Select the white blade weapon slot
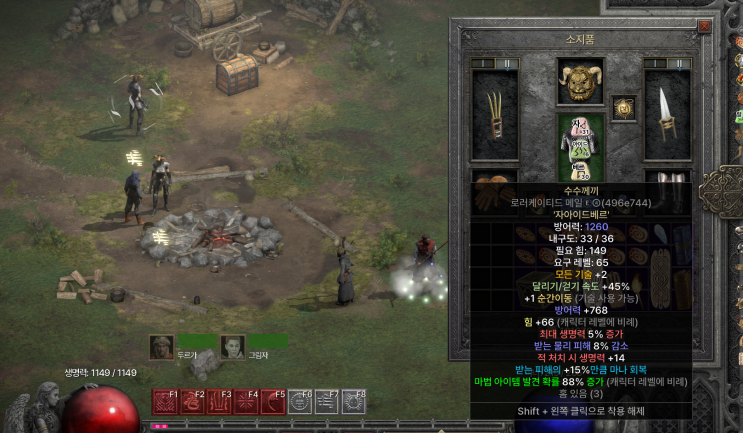Image resolution: width=743 pixels, height=433 pixels. click(x=667, y=115)
